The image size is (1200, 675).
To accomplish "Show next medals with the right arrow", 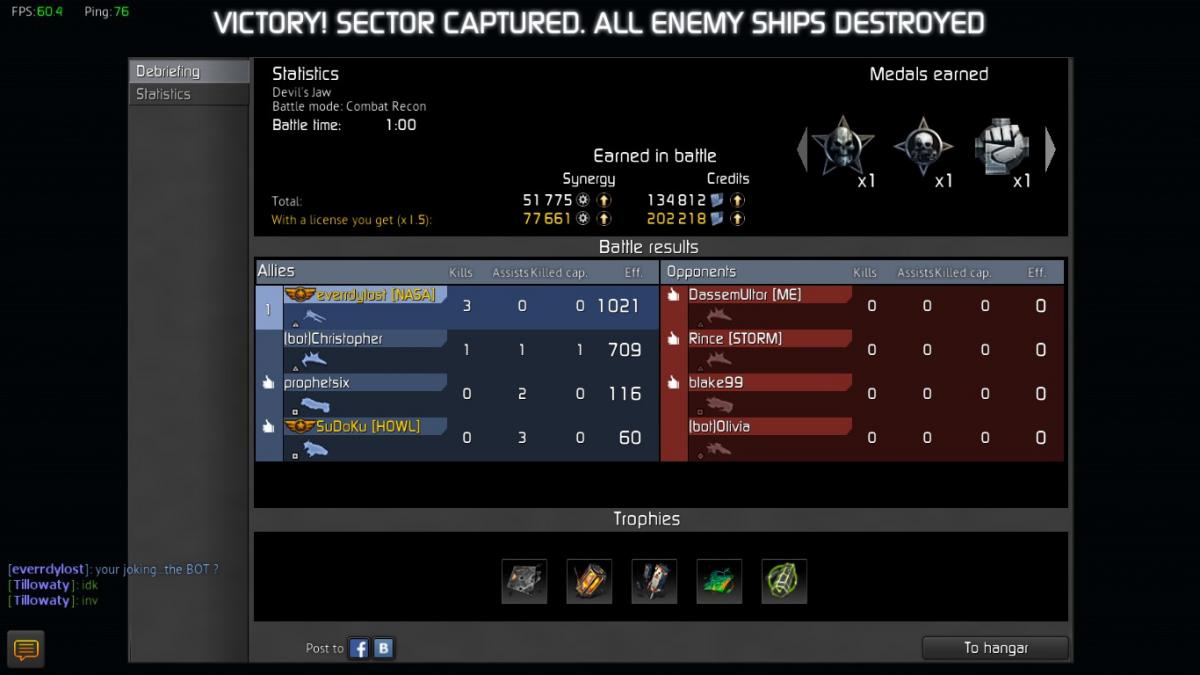I will click(1050, 149).
